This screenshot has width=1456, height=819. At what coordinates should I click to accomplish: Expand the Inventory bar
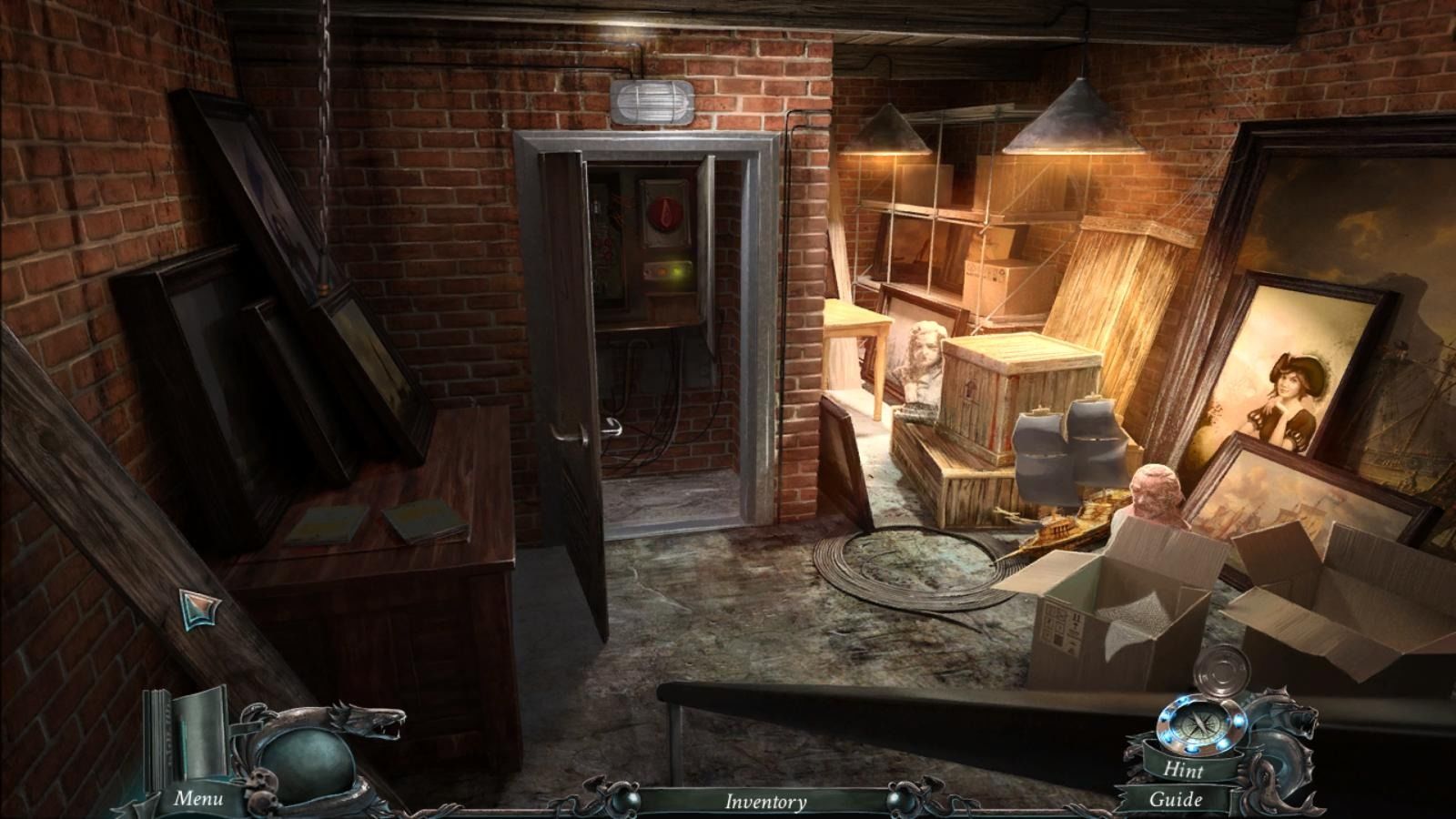765,801
